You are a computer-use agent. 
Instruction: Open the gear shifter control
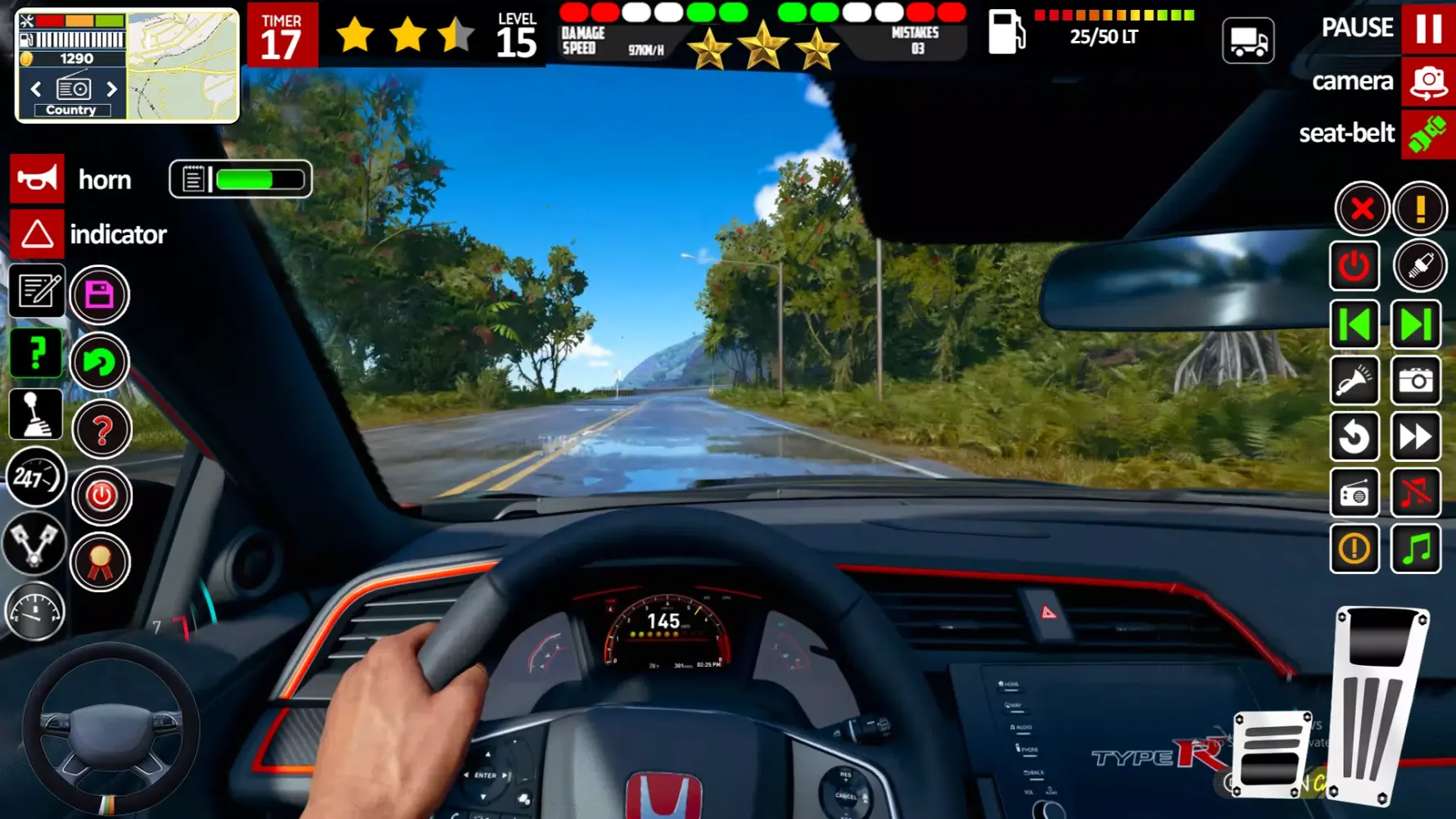35,415
